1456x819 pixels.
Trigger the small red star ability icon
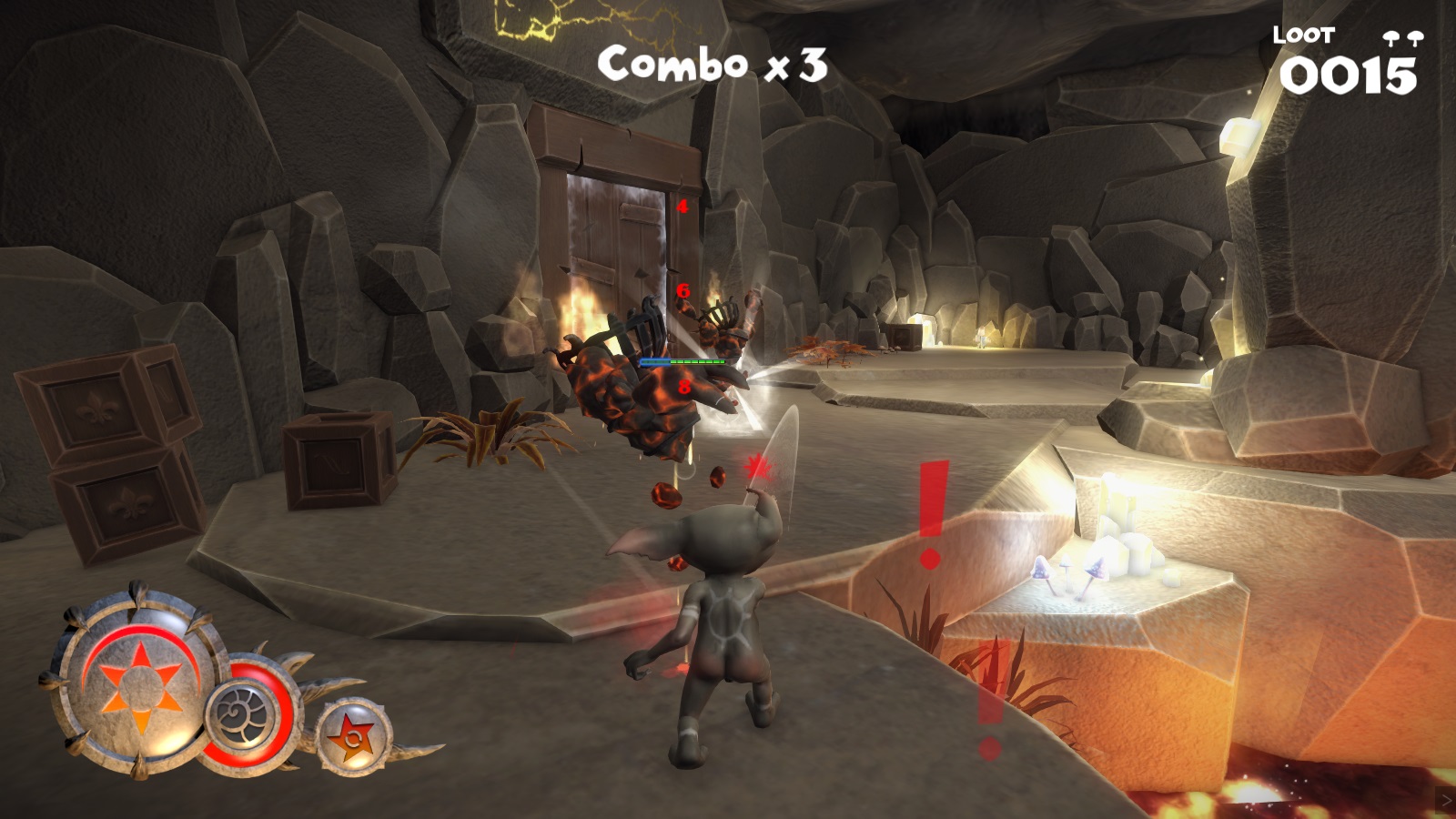(x=353, y=735)
